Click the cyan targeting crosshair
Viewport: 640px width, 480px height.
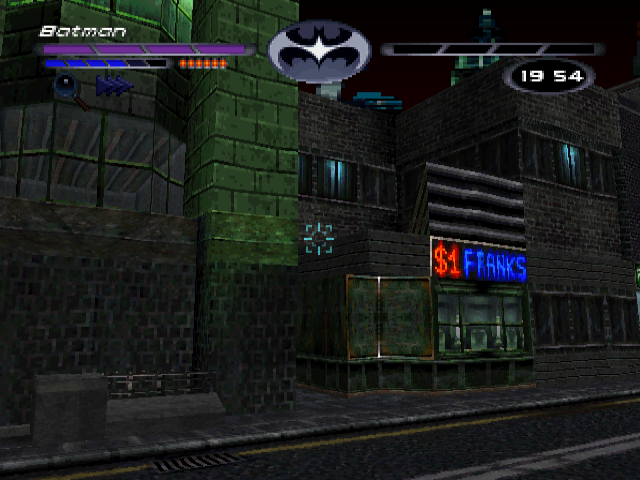click(318, 239)
